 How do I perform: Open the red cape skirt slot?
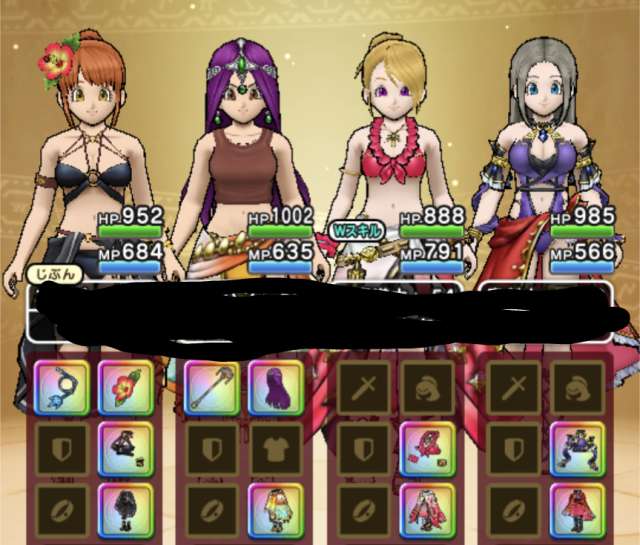click(578, 509)
